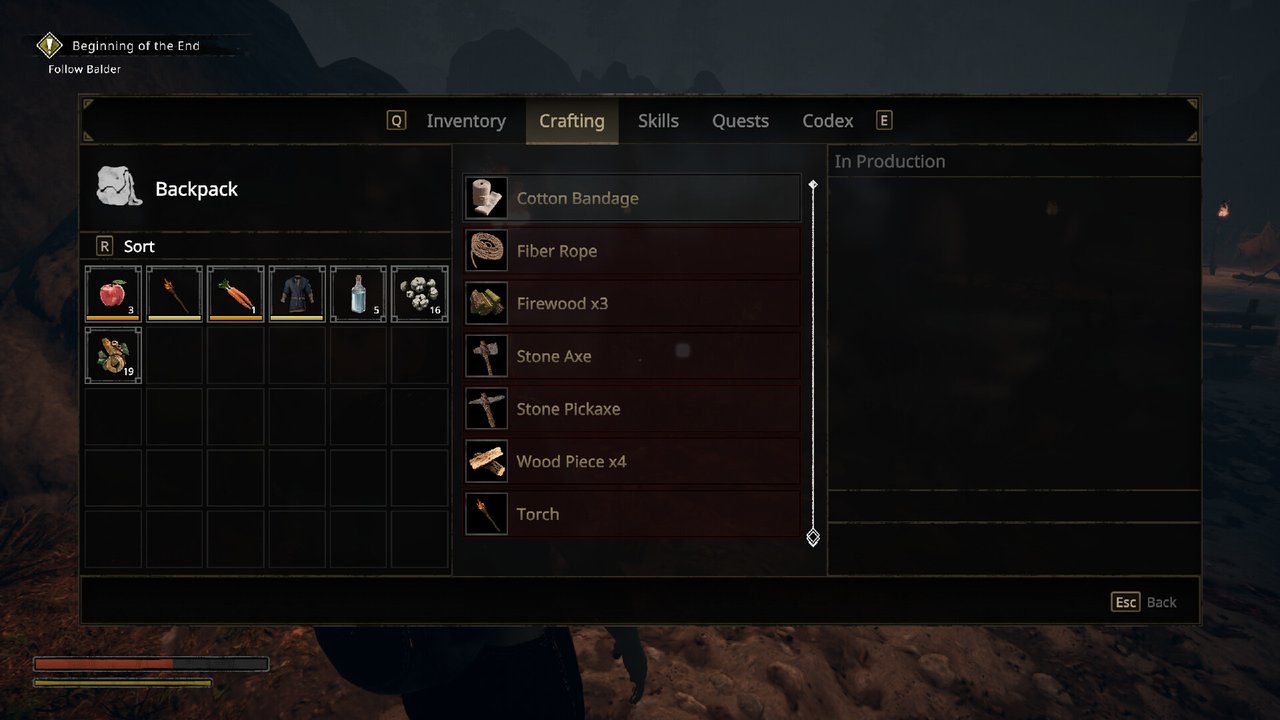Viewport: 1280px width, 720px height.
Task: Pick the torch item in the backpack
Action: [174, 294]
